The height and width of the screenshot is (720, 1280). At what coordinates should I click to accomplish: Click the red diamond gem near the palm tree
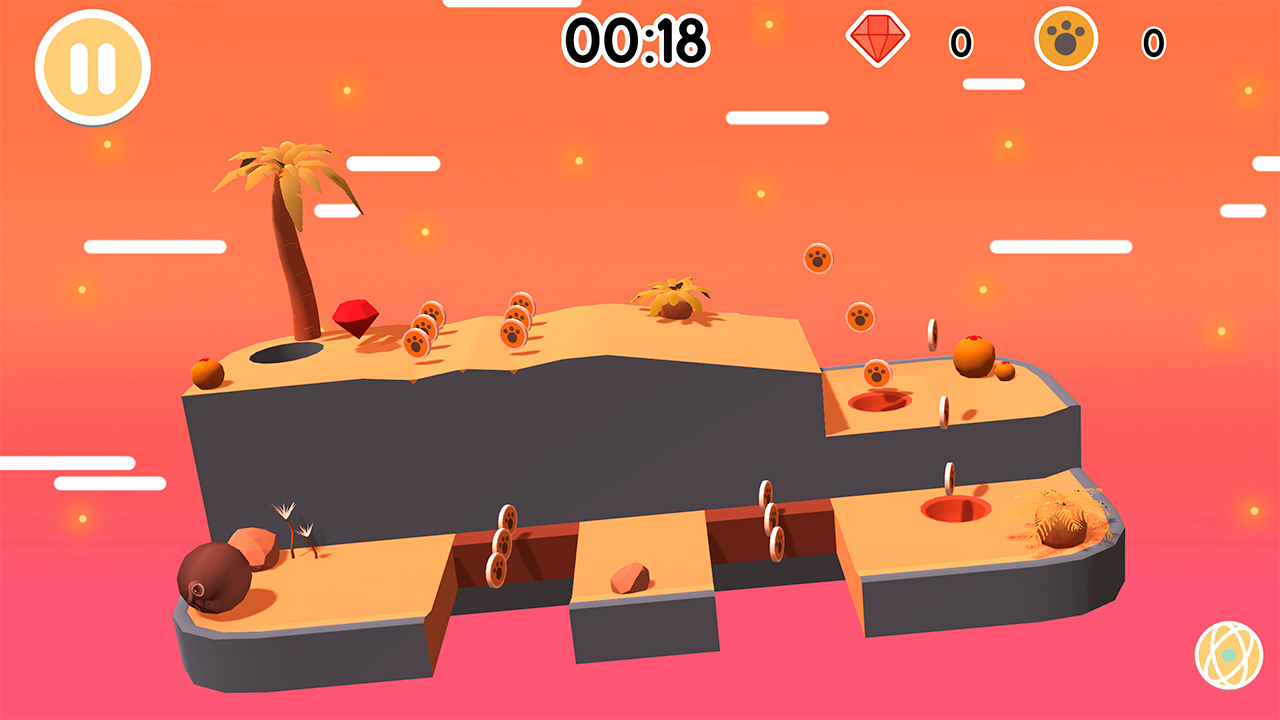click(357, 315)
